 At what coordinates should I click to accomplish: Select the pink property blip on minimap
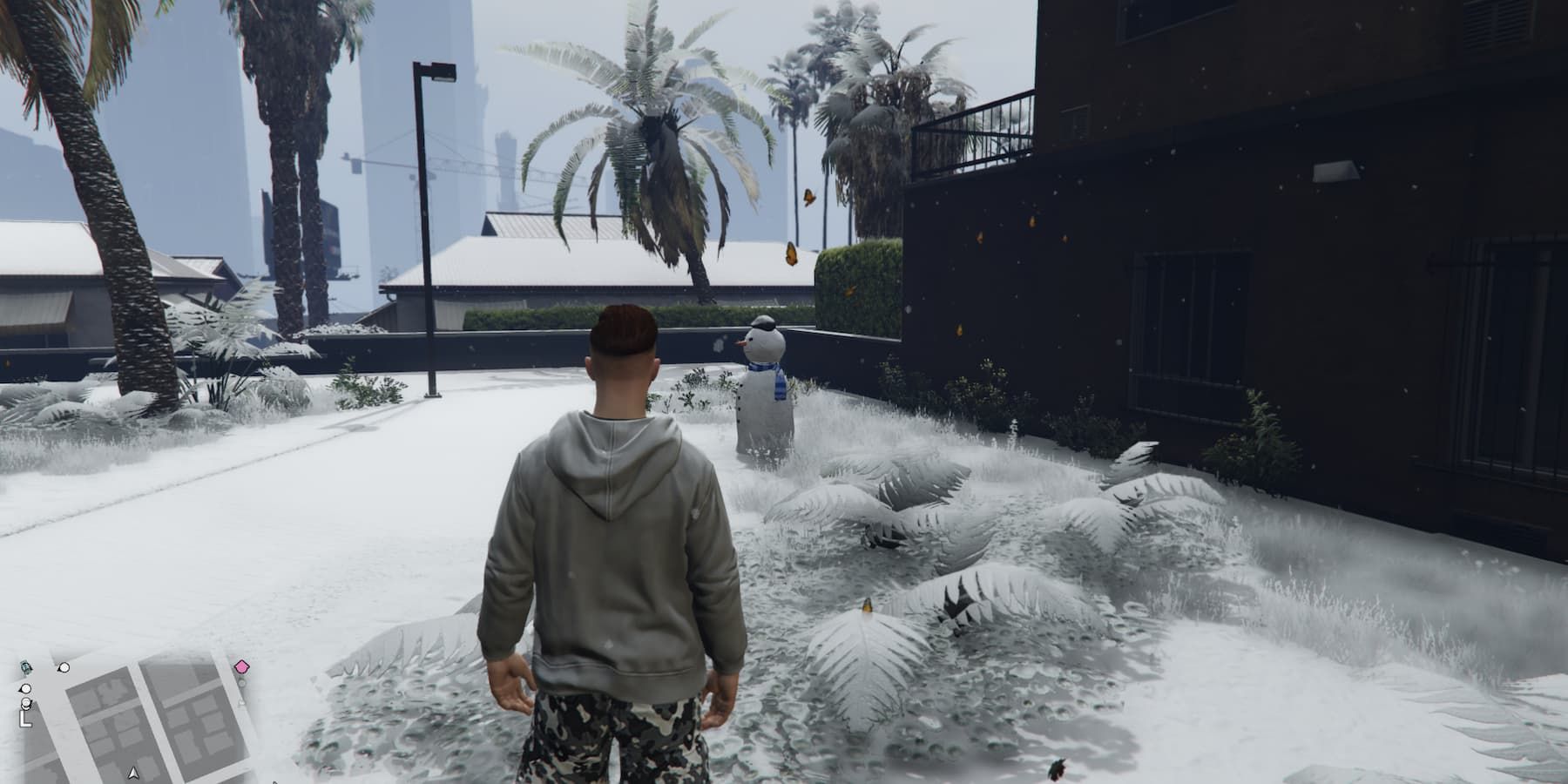coord(241,667)
